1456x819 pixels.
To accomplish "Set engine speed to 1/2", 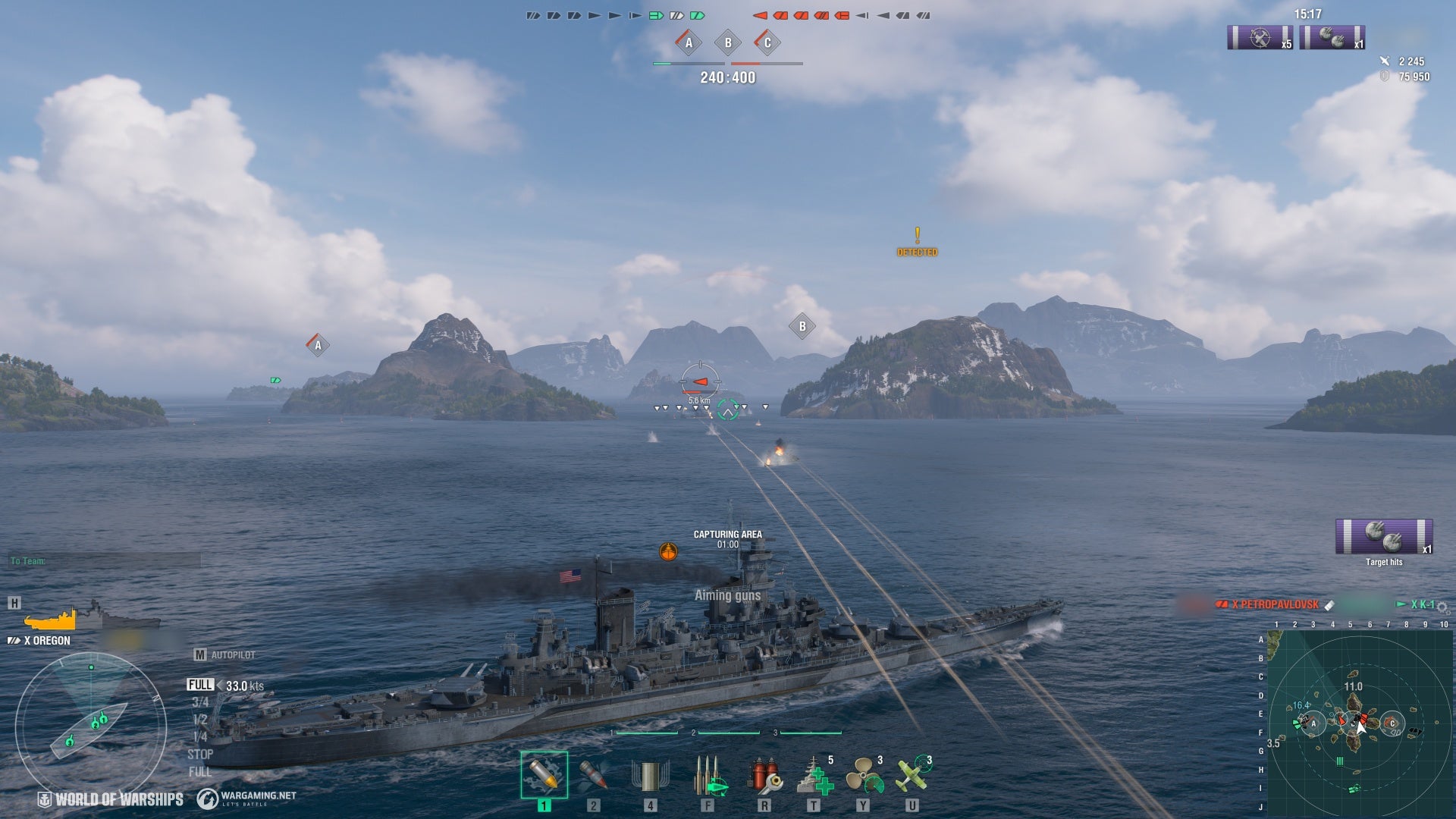I will pos(200,720).
